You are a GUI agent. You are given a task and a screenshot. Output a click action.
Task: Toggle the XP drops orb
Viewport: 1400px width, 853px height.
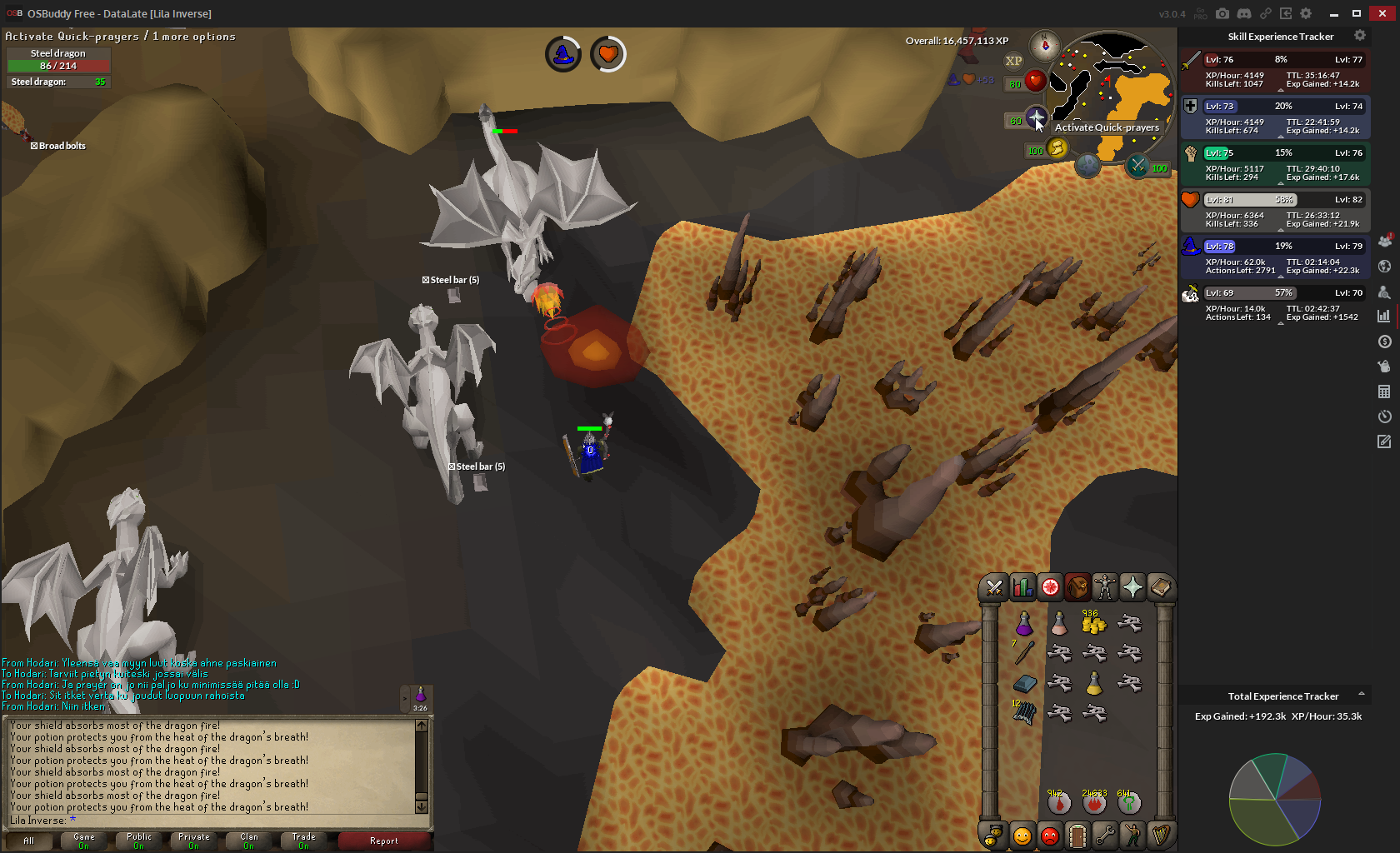[1013, 61]
